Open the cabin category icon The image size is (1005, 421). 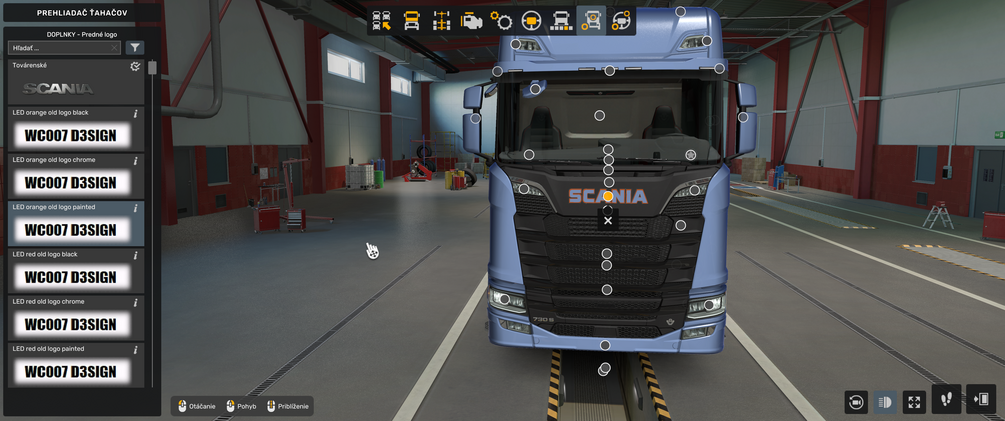(411, 20)
